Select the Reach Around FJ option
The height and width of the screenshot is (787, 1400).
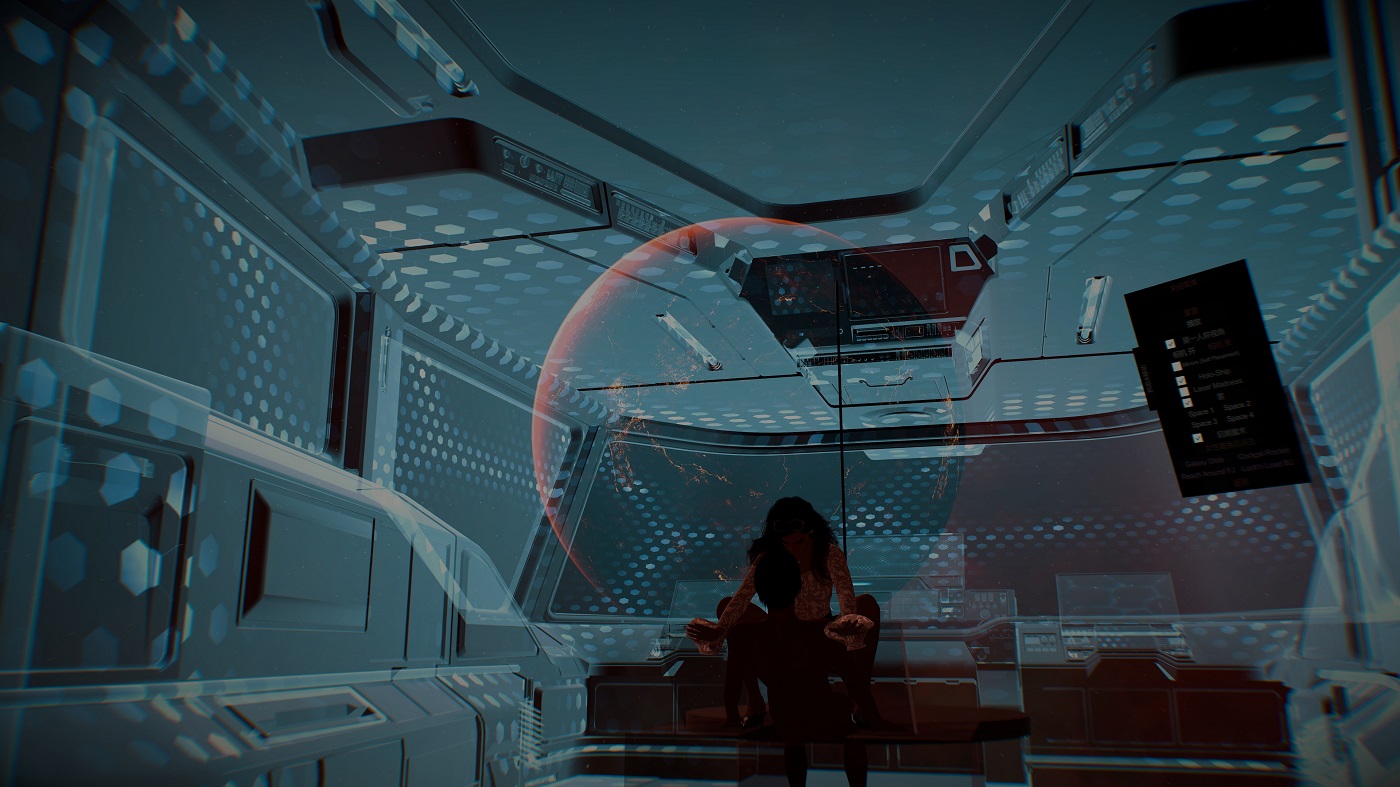tap(1207, 476)
